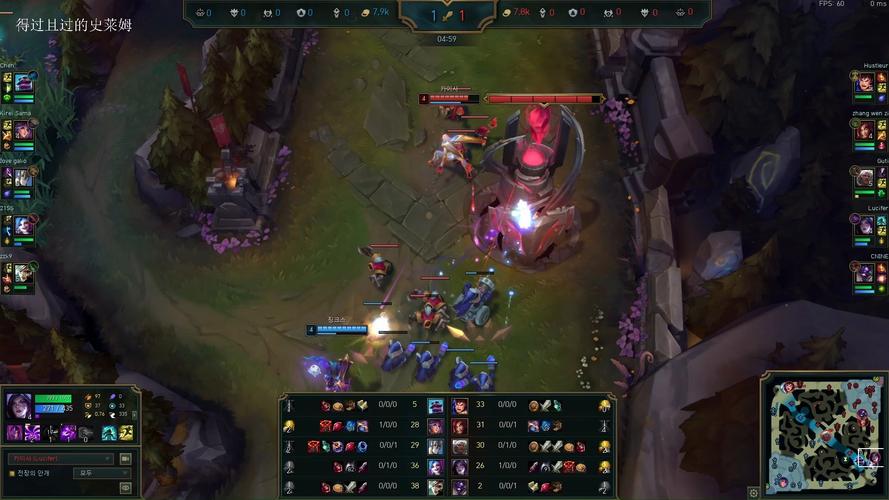
Task: Click the yellow Flash summoner spell icon
Action: click(x=126, y=433)
